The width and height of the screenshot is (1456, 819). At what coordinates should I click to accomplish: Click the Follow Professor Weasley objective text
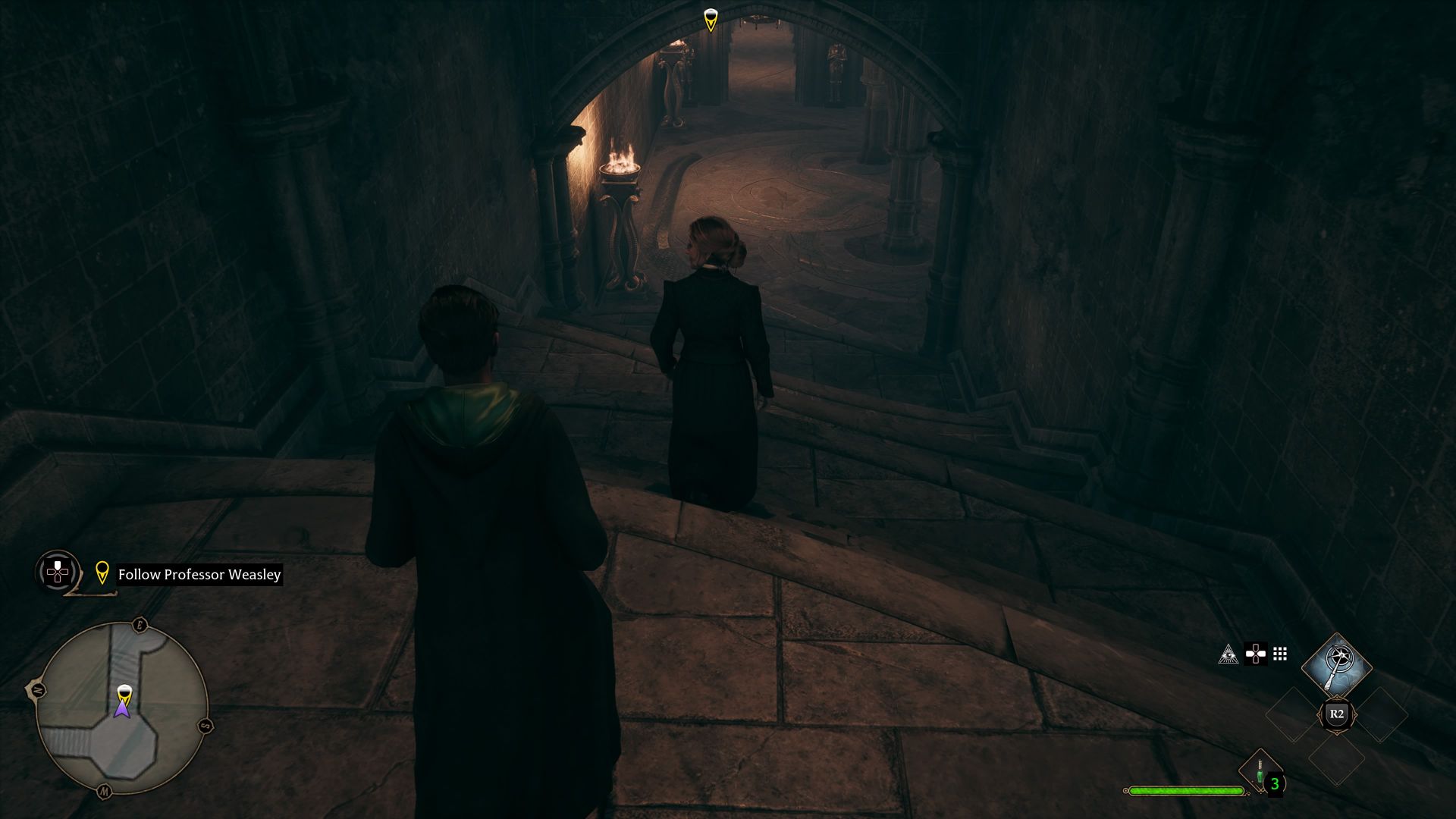(x=199, y=575)
